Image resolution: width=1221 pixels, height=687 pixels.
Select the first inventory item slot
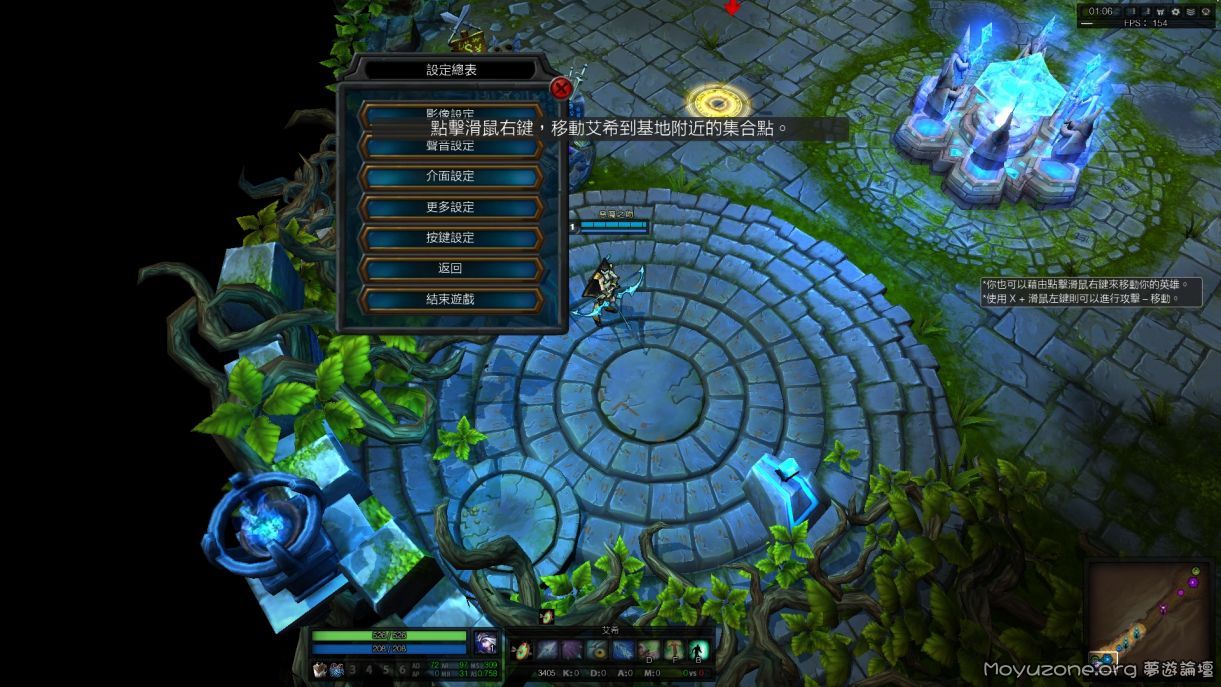click(x=320, y=670)
